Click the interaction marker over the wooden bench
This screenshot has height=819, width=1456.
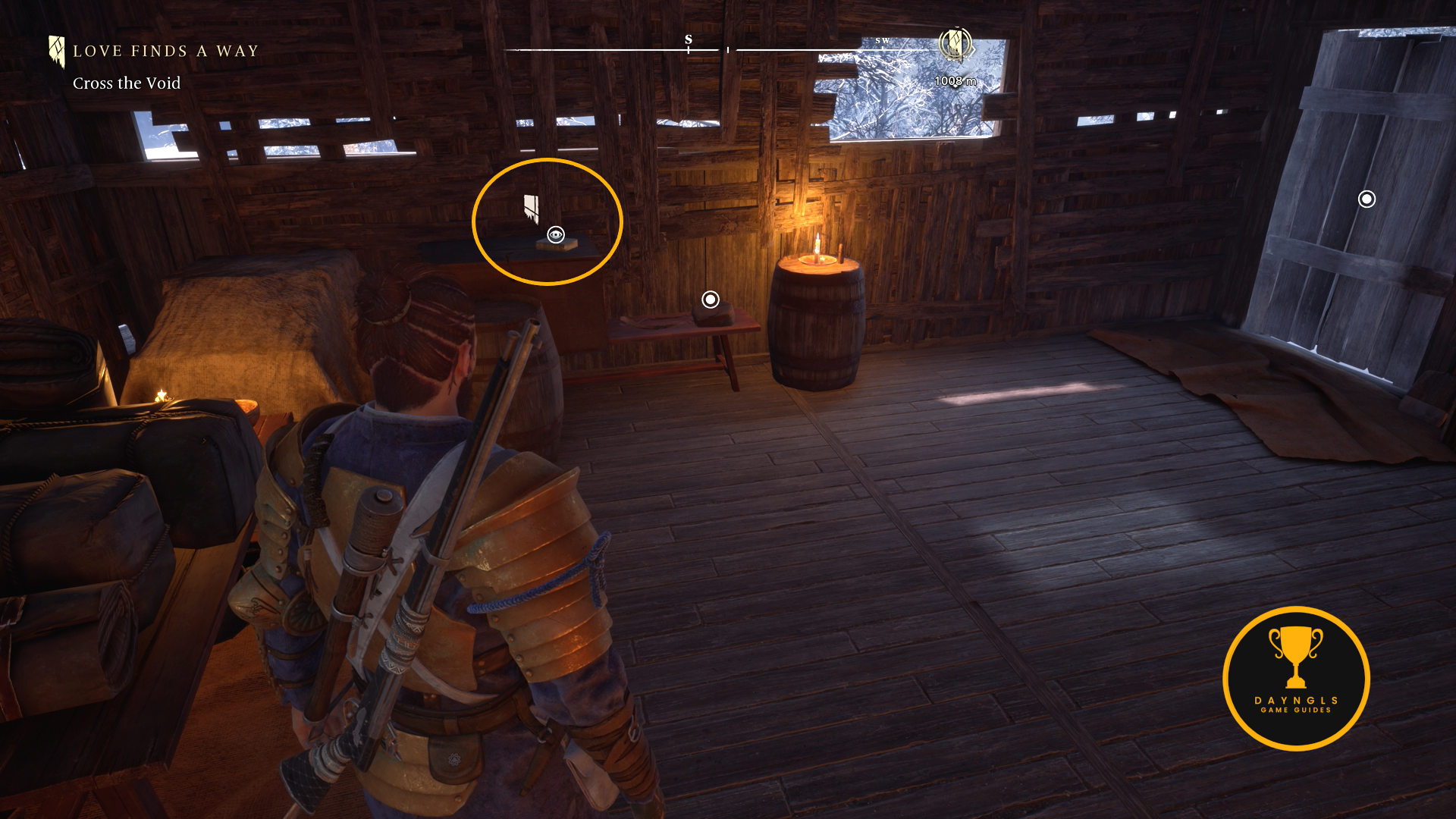(711, 300)
